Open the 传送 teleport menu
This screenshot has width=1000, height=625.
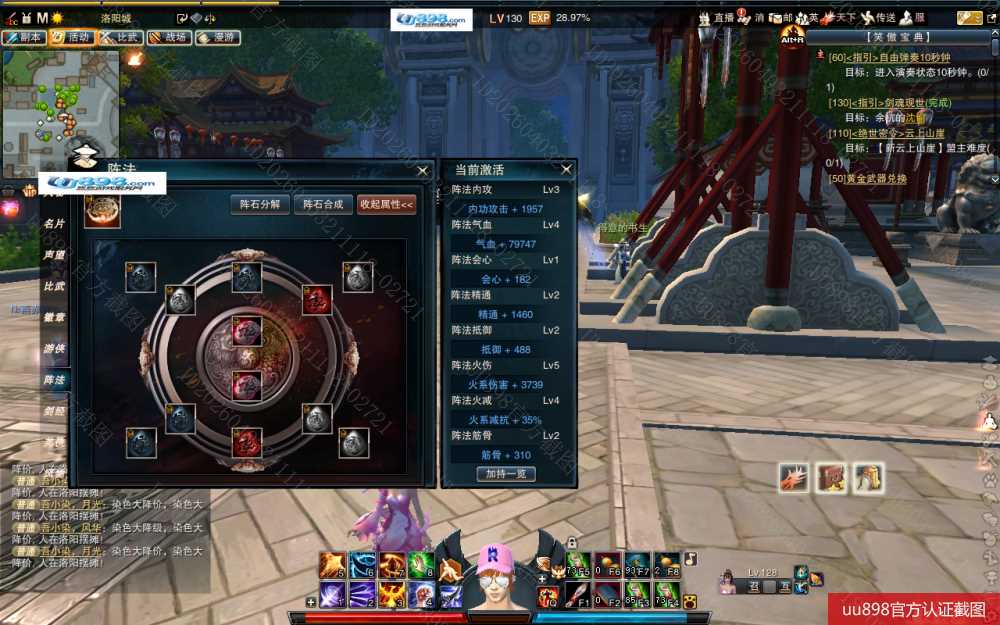click(x=878, y=18)
